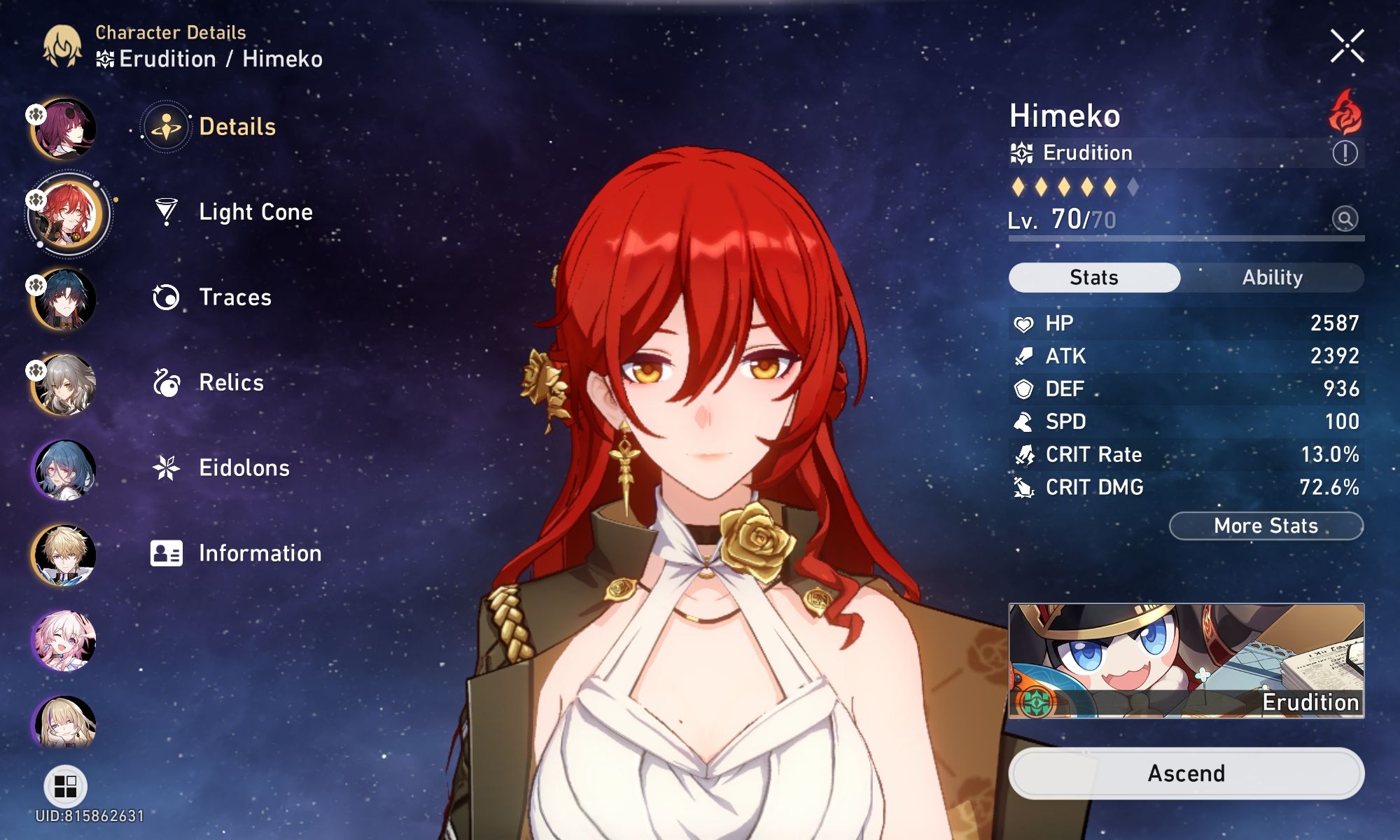Image resolution: width=1400 pixels, height=840 pixels.
Task: Open the Details navigation entry
Action: 236,127
